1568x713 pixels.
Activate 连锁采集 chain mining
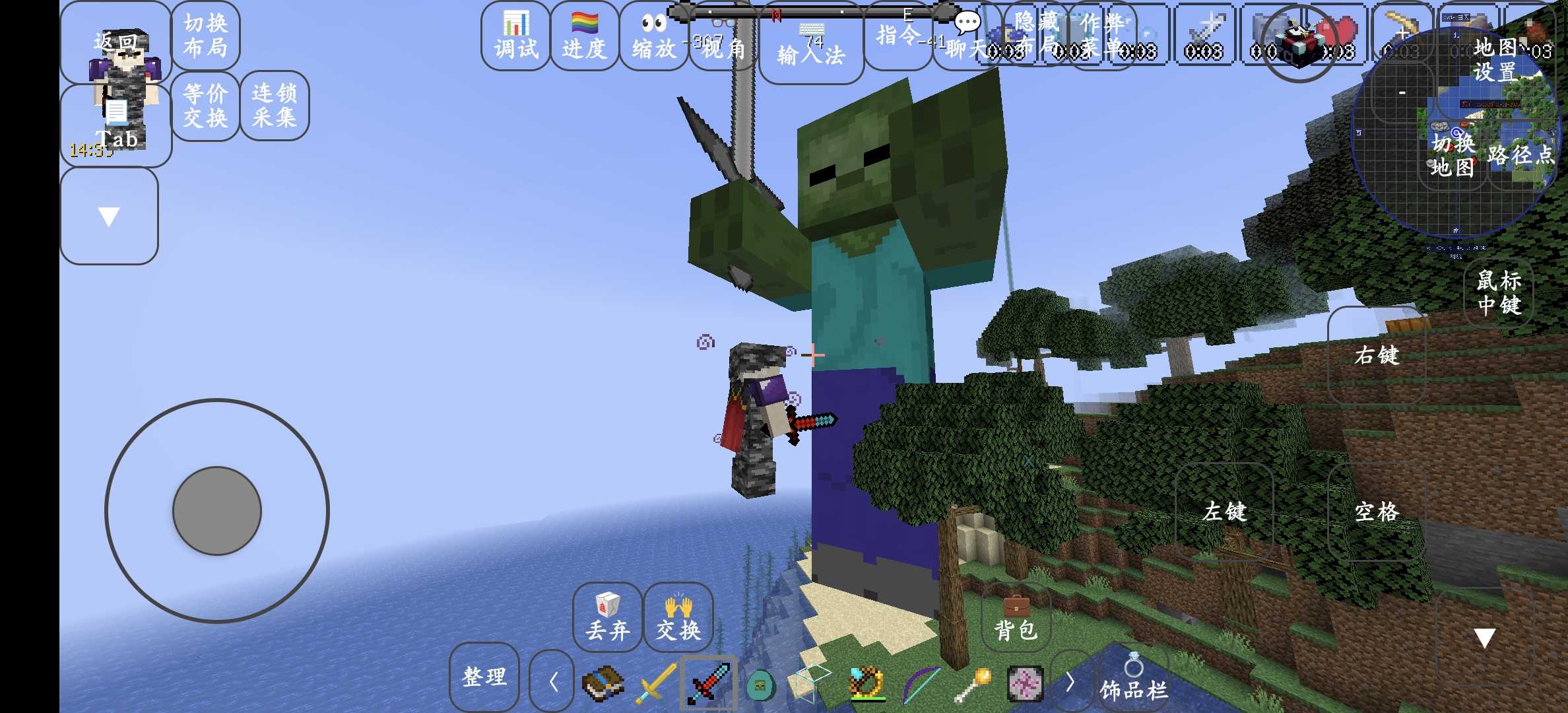pos(275,106)
